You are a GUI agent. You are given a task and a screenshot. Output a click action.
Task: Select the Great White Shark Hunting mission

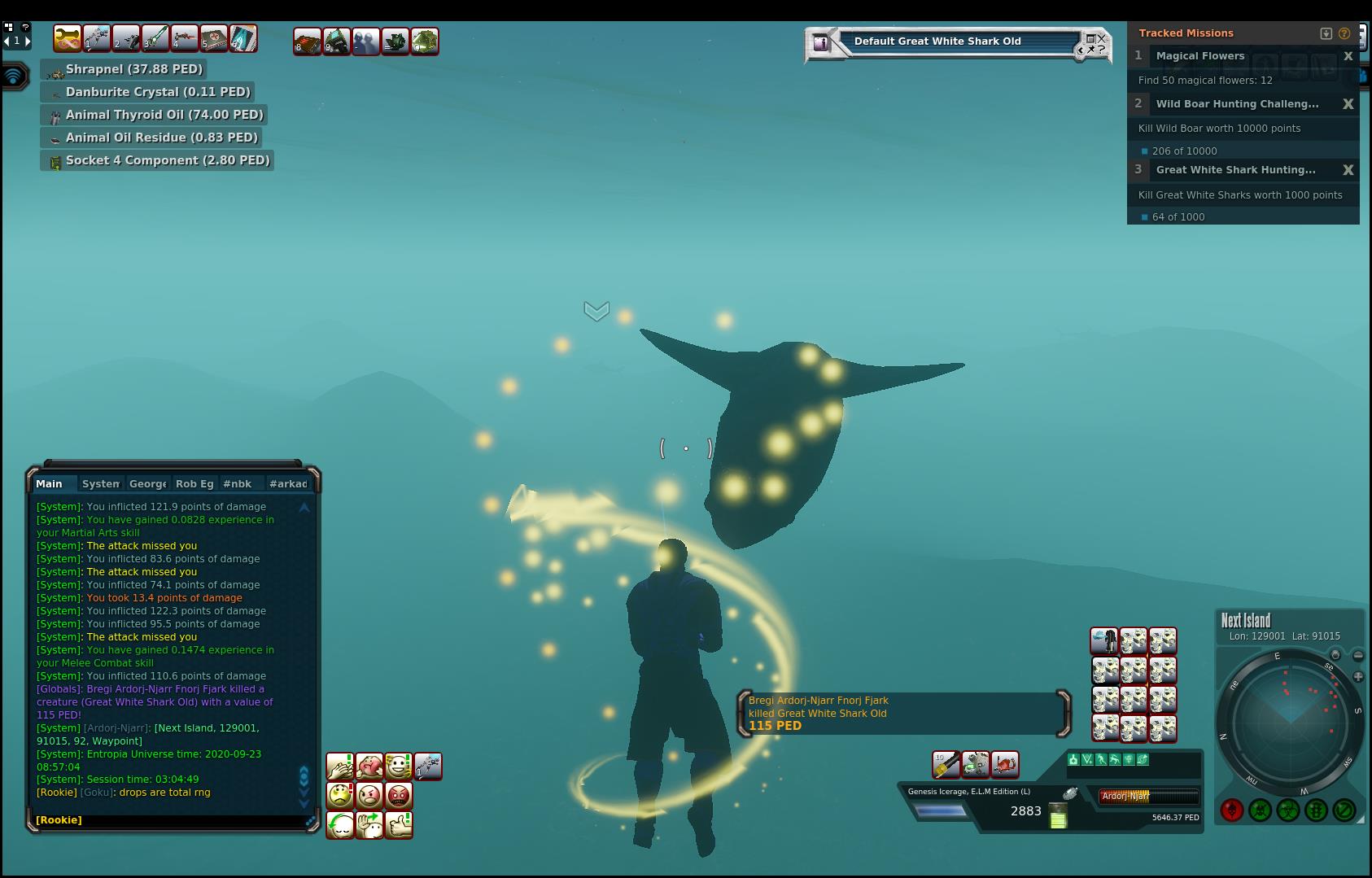tap(1235, 170)
